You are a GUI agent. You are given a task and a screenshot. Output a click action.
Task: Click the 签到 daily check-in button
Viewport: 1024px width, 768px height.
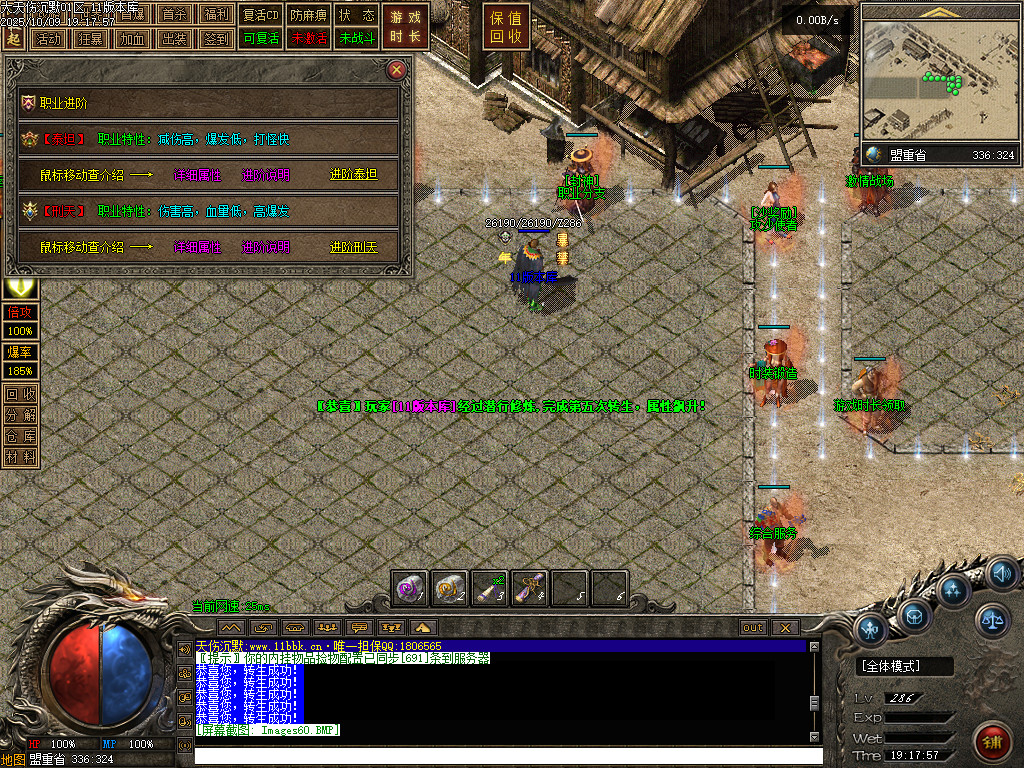(215, 39)
